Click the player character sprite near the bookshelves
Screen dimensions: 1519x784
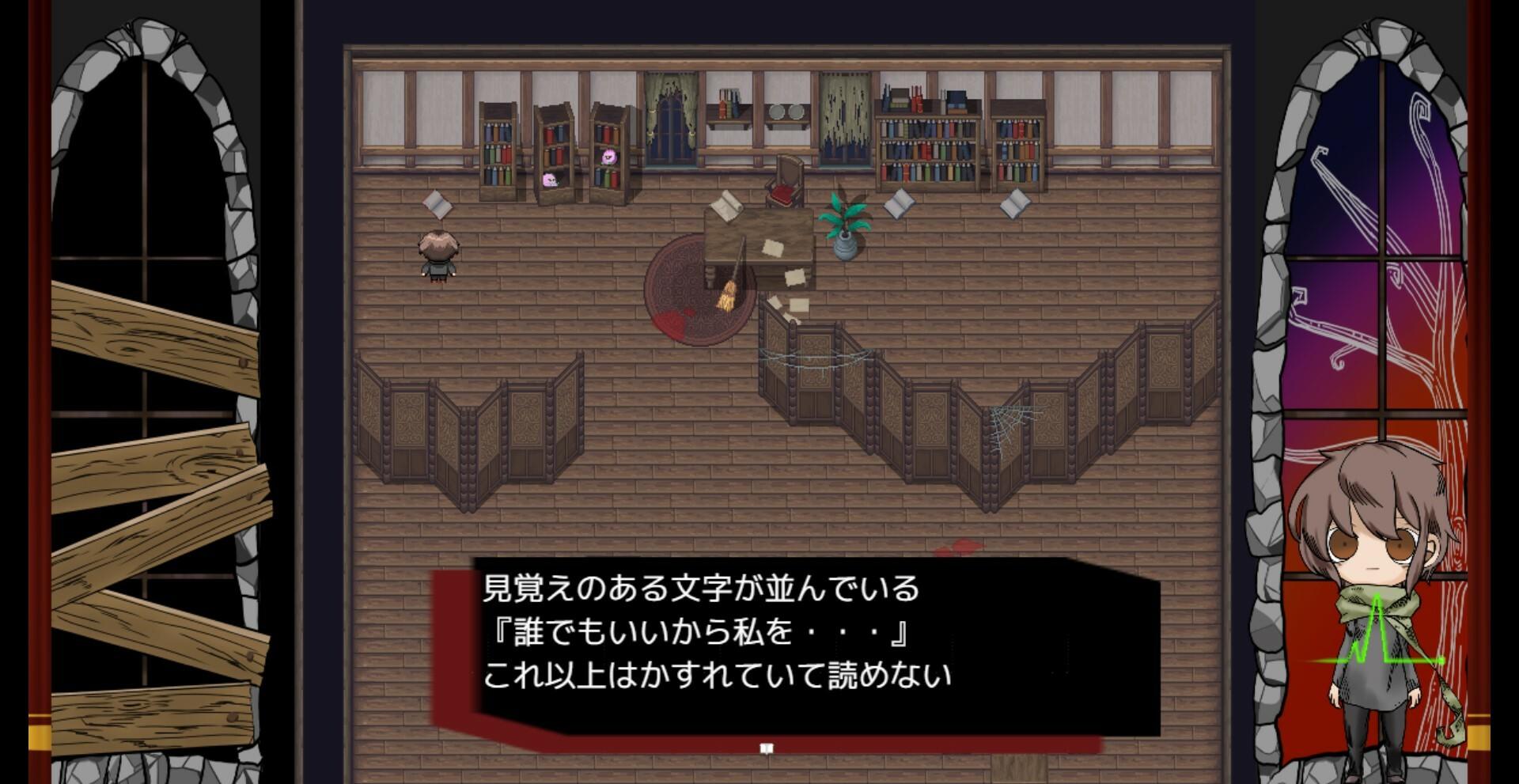point(438,257)
